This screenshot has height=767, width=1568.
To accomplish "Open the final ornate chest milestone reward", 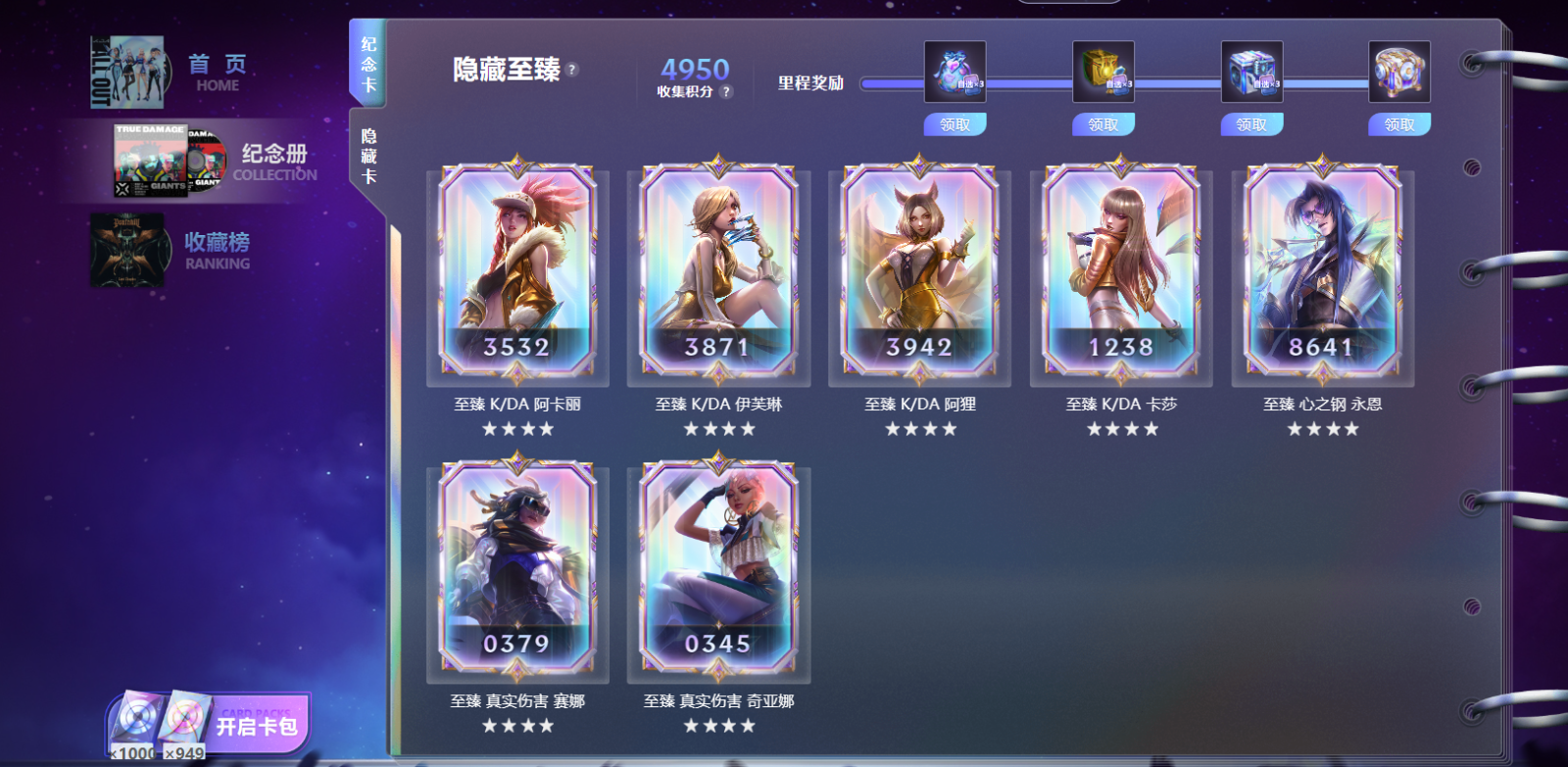I will [x=1399, y=71].
